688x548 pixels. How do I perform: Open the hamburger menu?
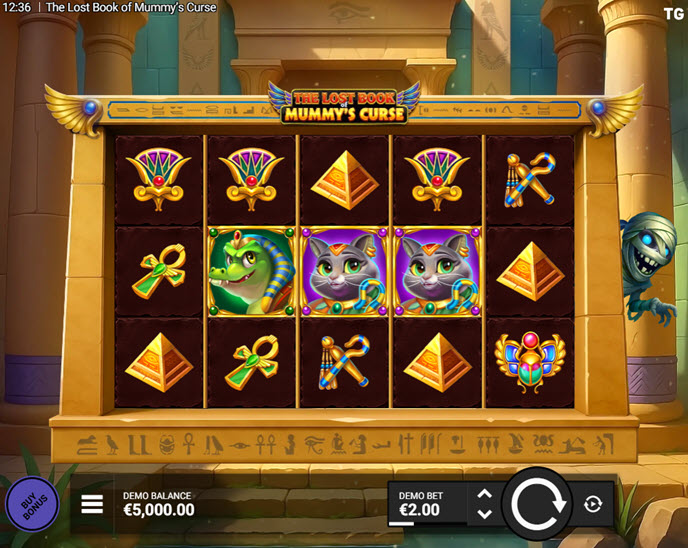pos(92,504)
